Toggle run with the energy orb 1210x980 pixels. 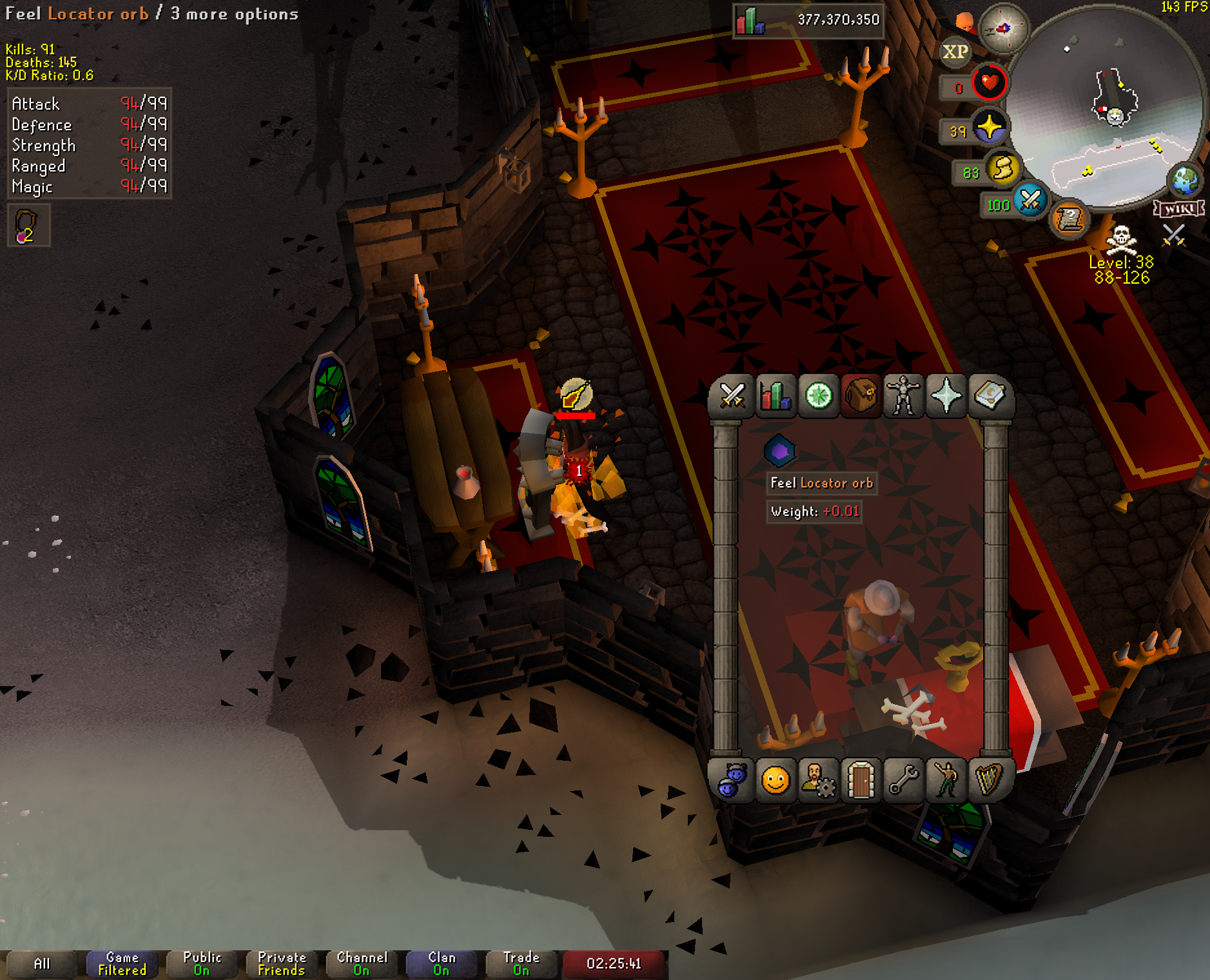click(x=1002, y=170)
